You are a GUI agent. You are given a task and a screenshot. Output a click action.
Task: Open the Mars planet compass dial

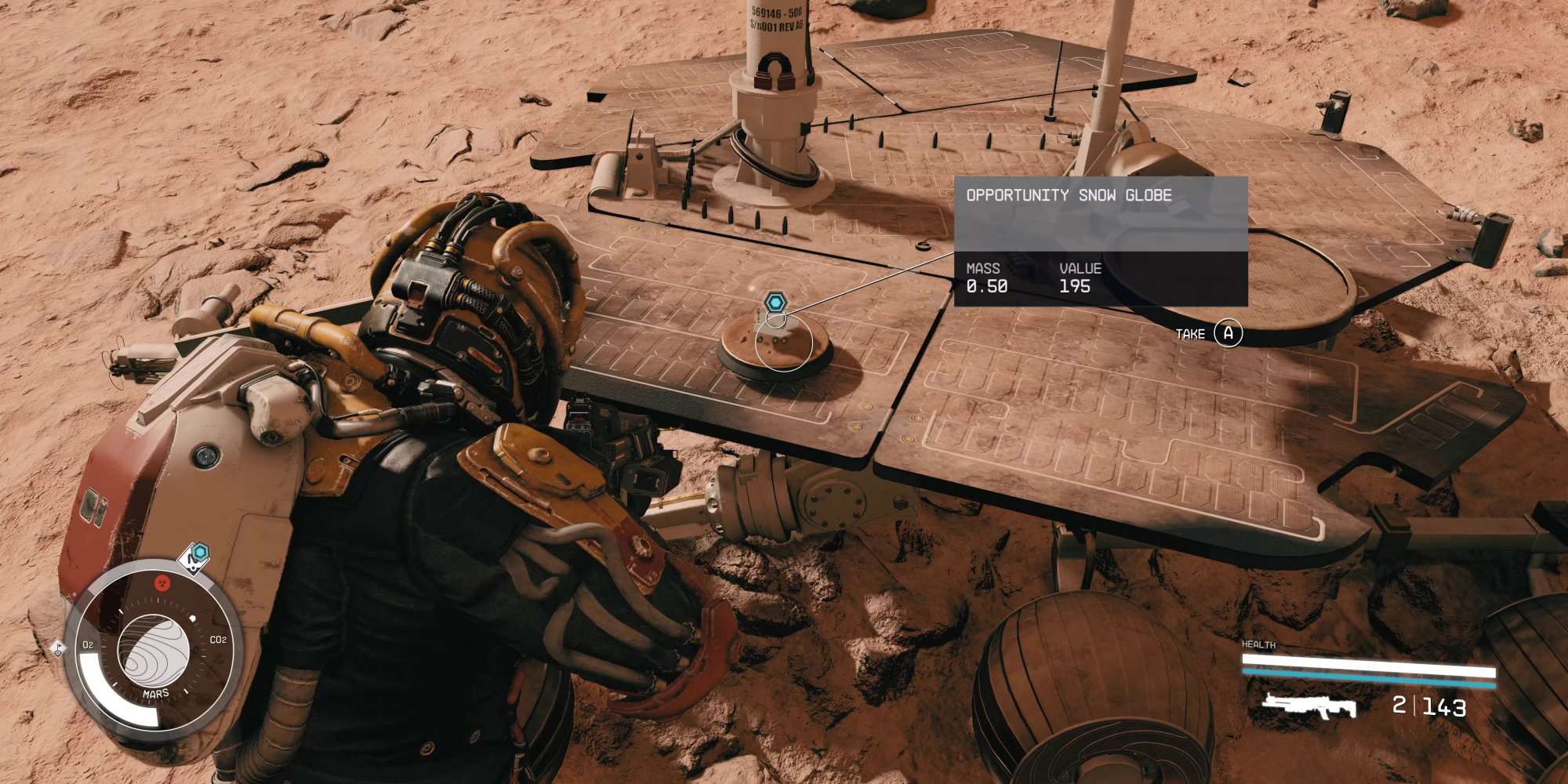tap(154, 649)
